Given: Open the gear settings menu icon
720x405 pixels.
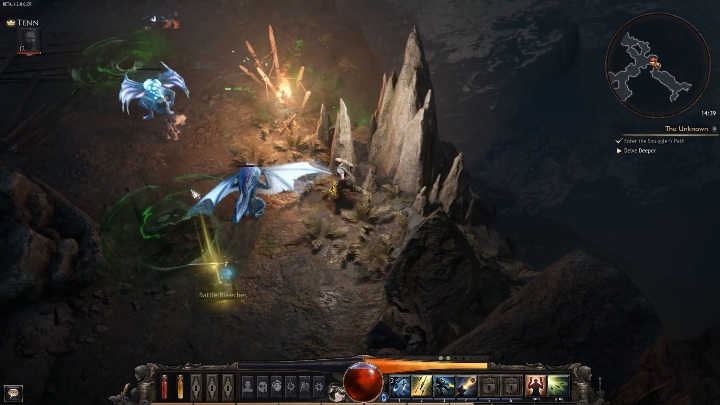Looking at the screenshot, I should click(319, 385).
